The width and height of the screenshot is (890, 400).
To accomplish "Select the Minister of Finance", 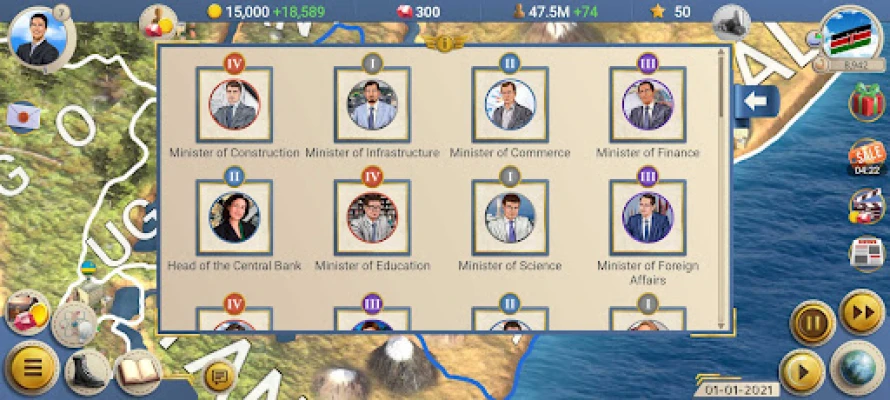I will pos(647,105).
